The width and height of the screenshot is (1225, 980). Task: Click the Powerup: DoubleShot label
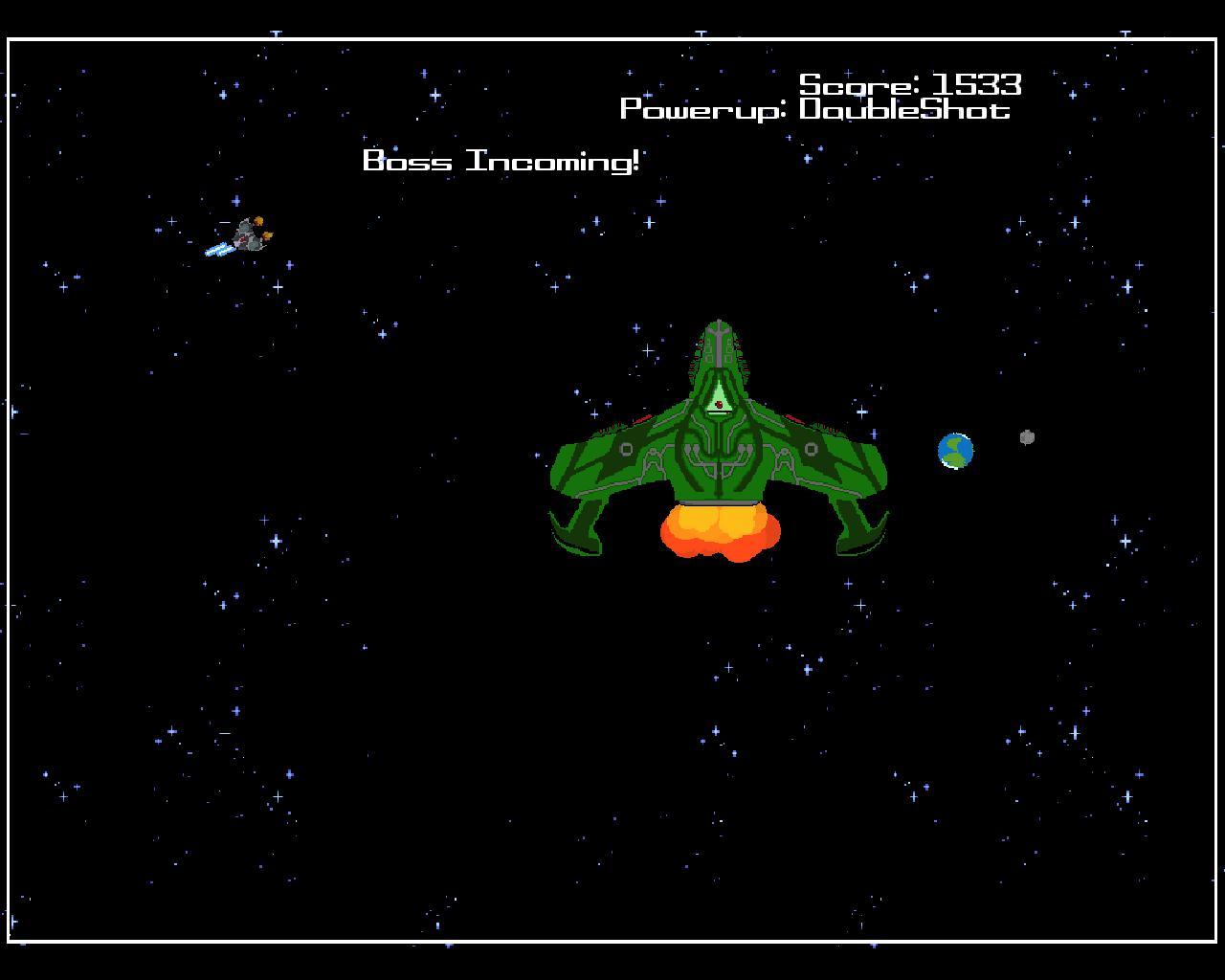click(815, 108)
